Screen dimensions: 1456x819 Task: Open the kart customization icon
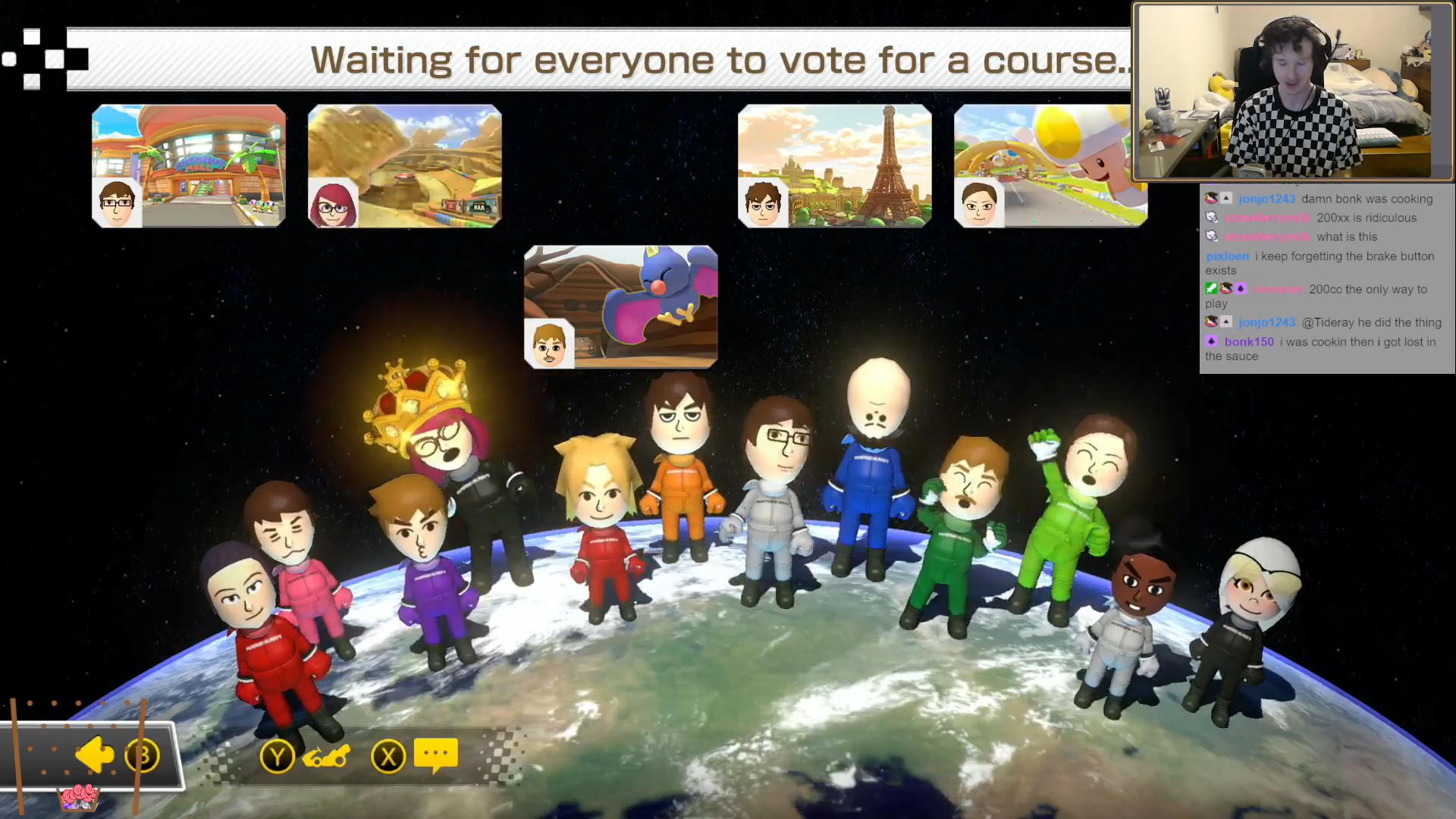(x=326, y=757)
